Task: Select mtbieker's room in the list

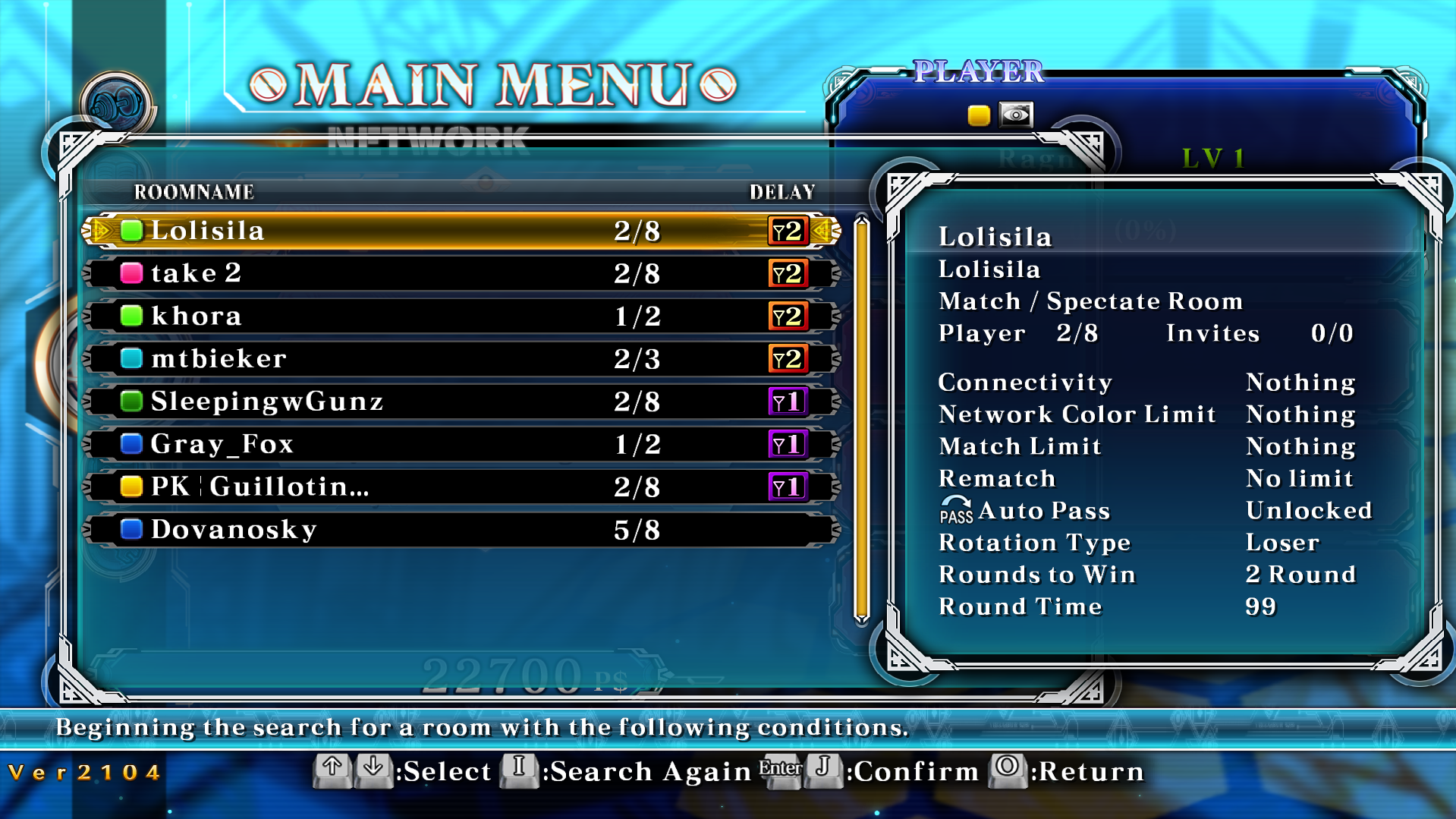Action: click(x=461, y=358)
